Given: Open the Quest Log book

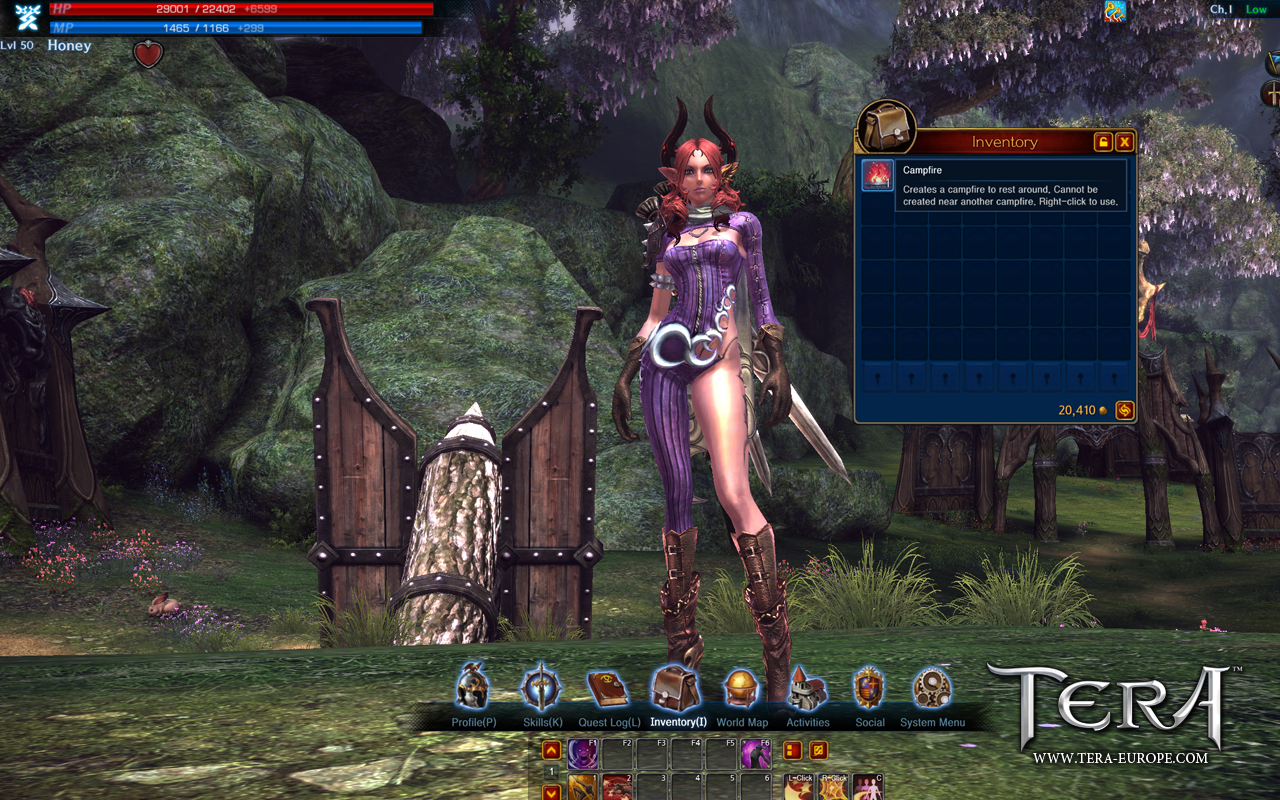Looking at the screenshot, I should click(607, 688).
